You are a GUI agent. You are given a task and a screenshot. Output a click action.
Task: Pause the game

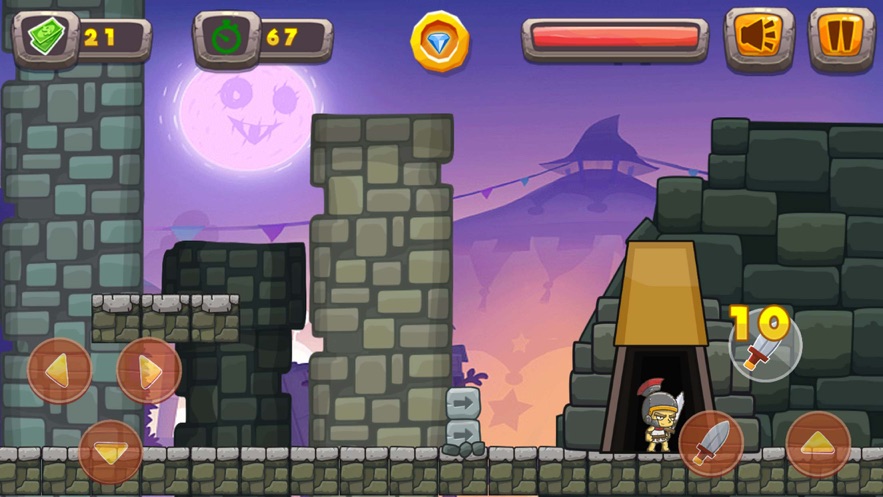click(x=841, y=38)
